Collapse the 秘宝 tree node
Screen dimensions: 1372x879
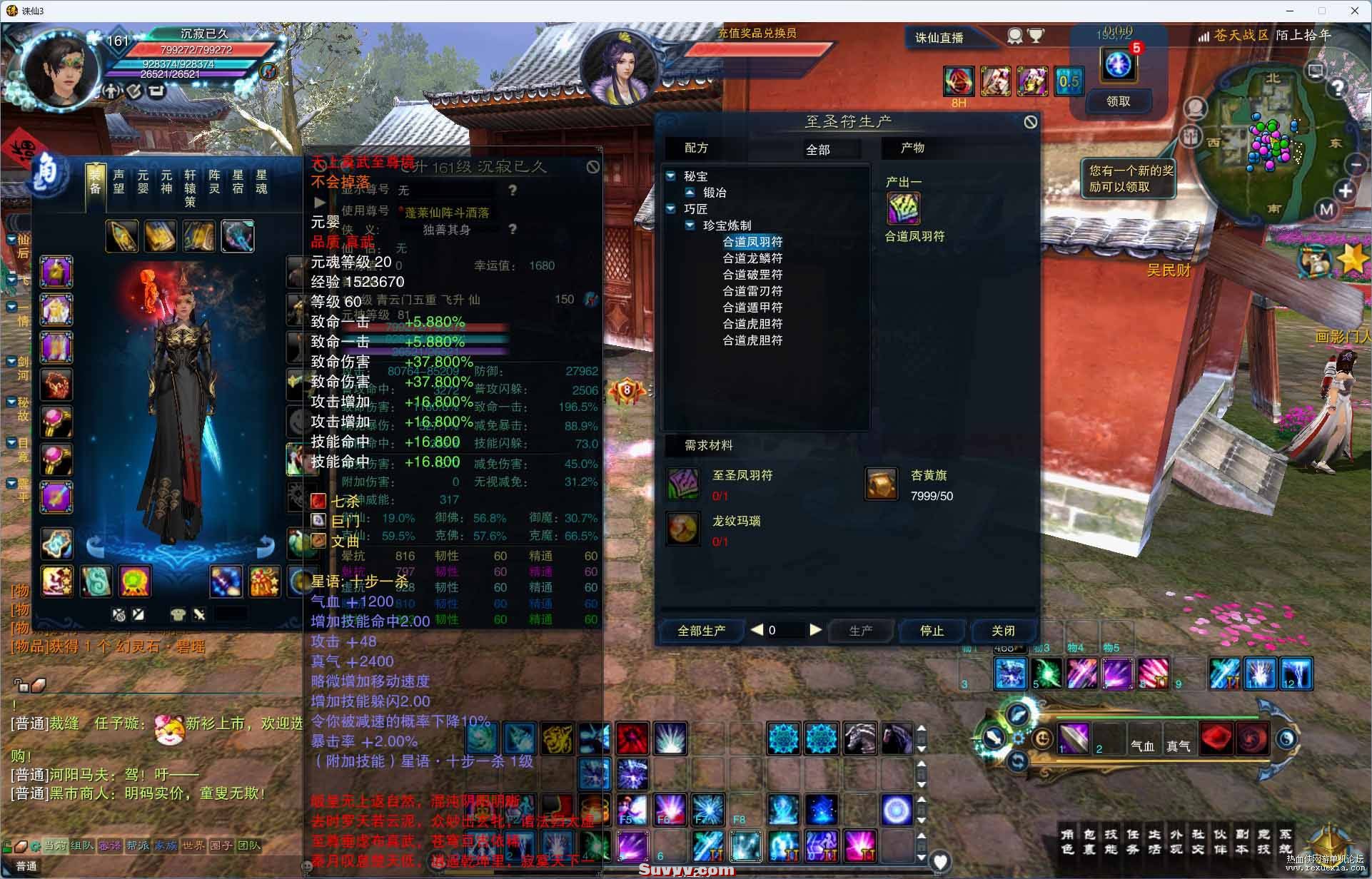671,176
